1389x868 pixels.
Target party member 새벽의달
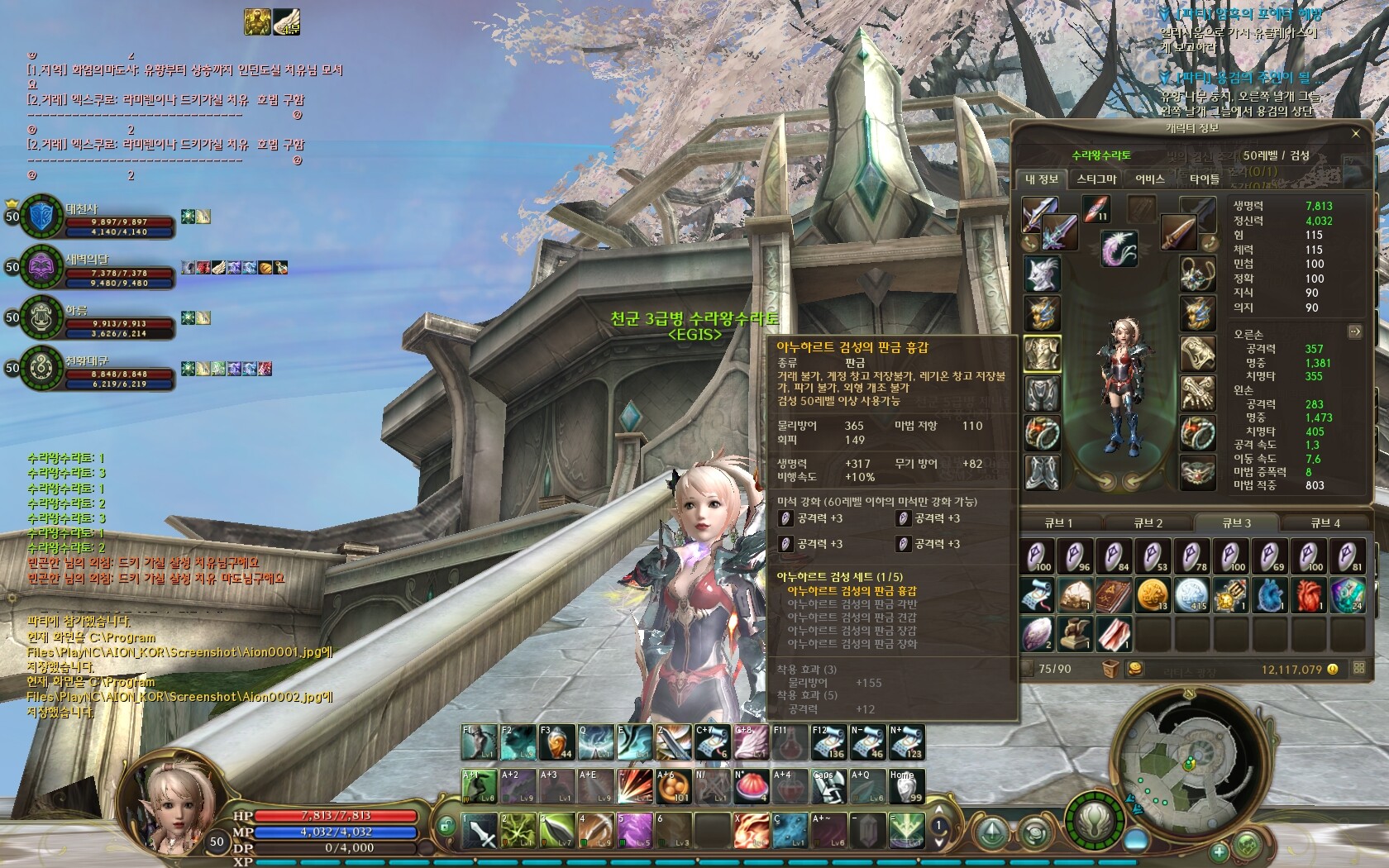click(41, 267)
